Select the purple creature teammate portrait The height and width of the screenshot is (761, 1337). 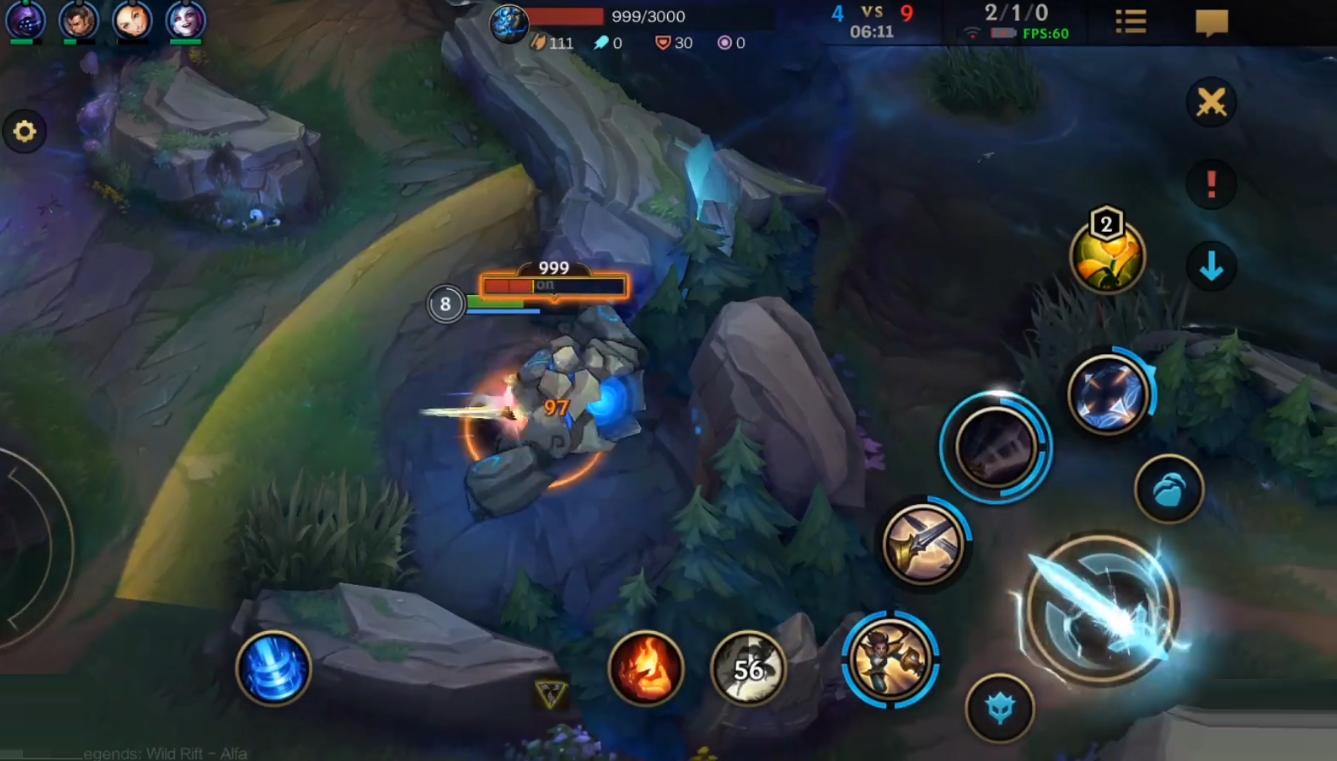point(25,20)
